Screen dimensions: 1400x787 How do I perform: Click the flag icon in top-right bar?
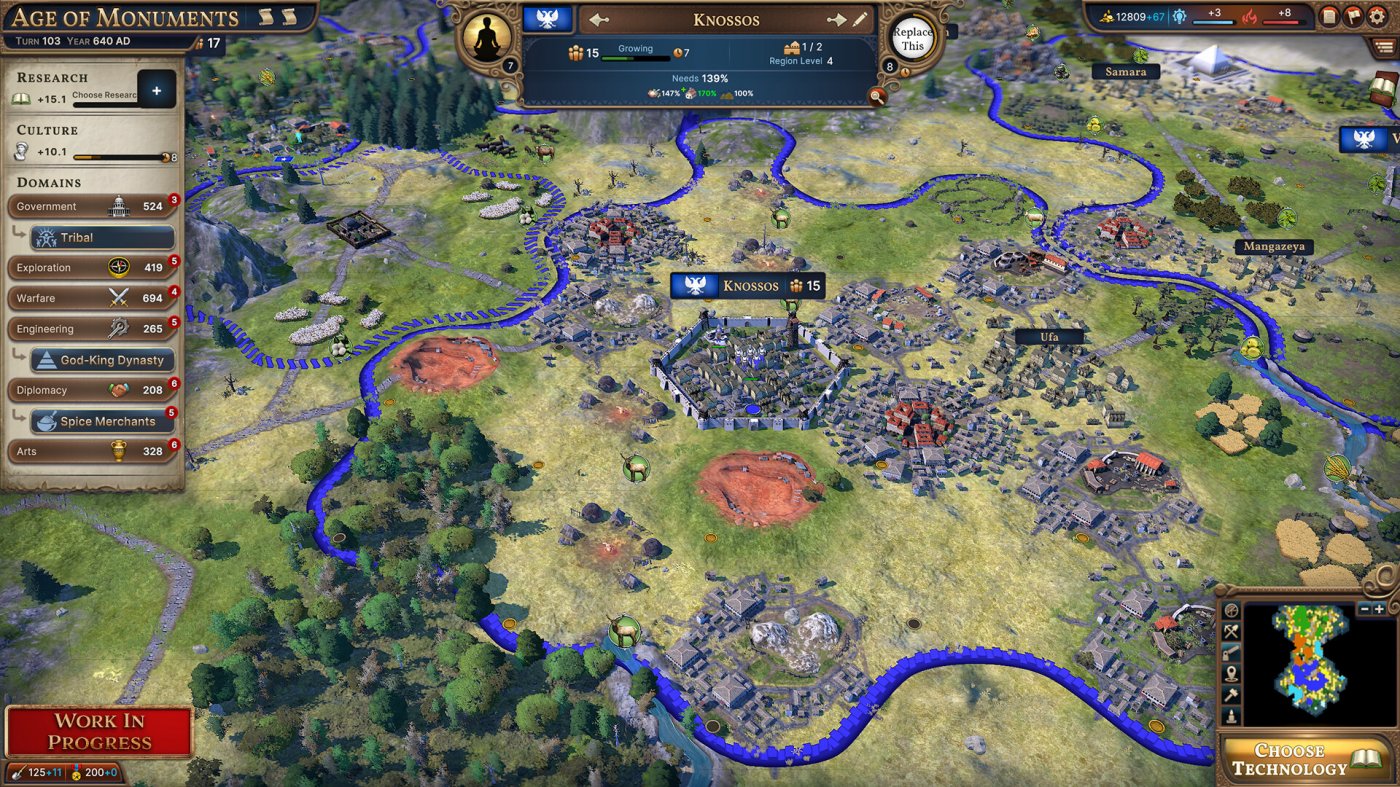1352,15
